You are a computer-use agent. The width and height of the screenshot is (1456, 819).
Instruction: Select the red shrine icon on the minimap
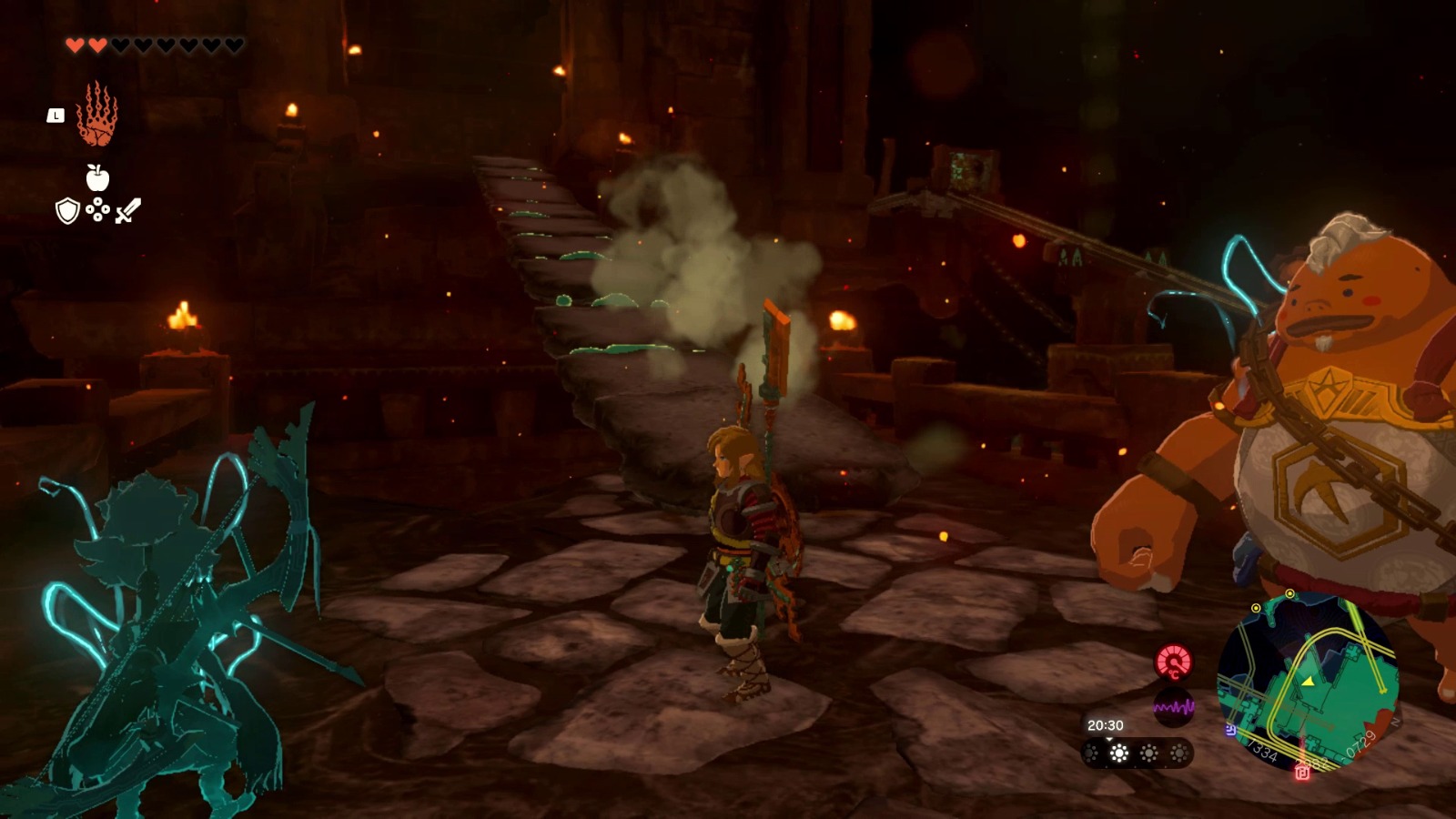[1302, 772]
